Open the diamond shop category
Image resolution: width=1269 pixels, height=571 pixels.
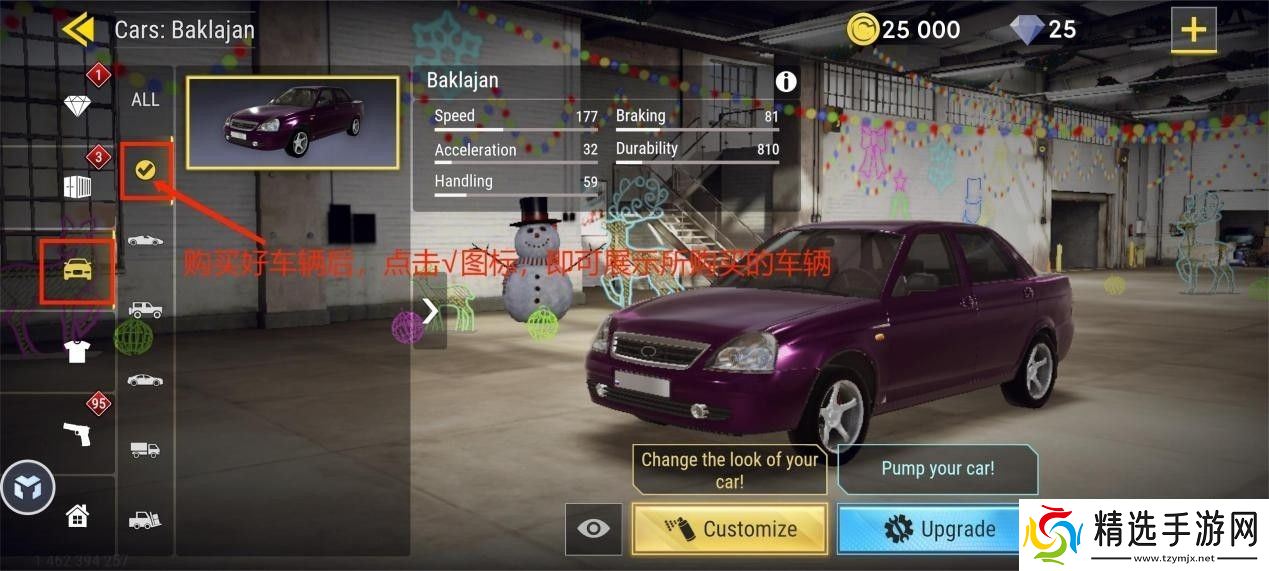(77, 105)
